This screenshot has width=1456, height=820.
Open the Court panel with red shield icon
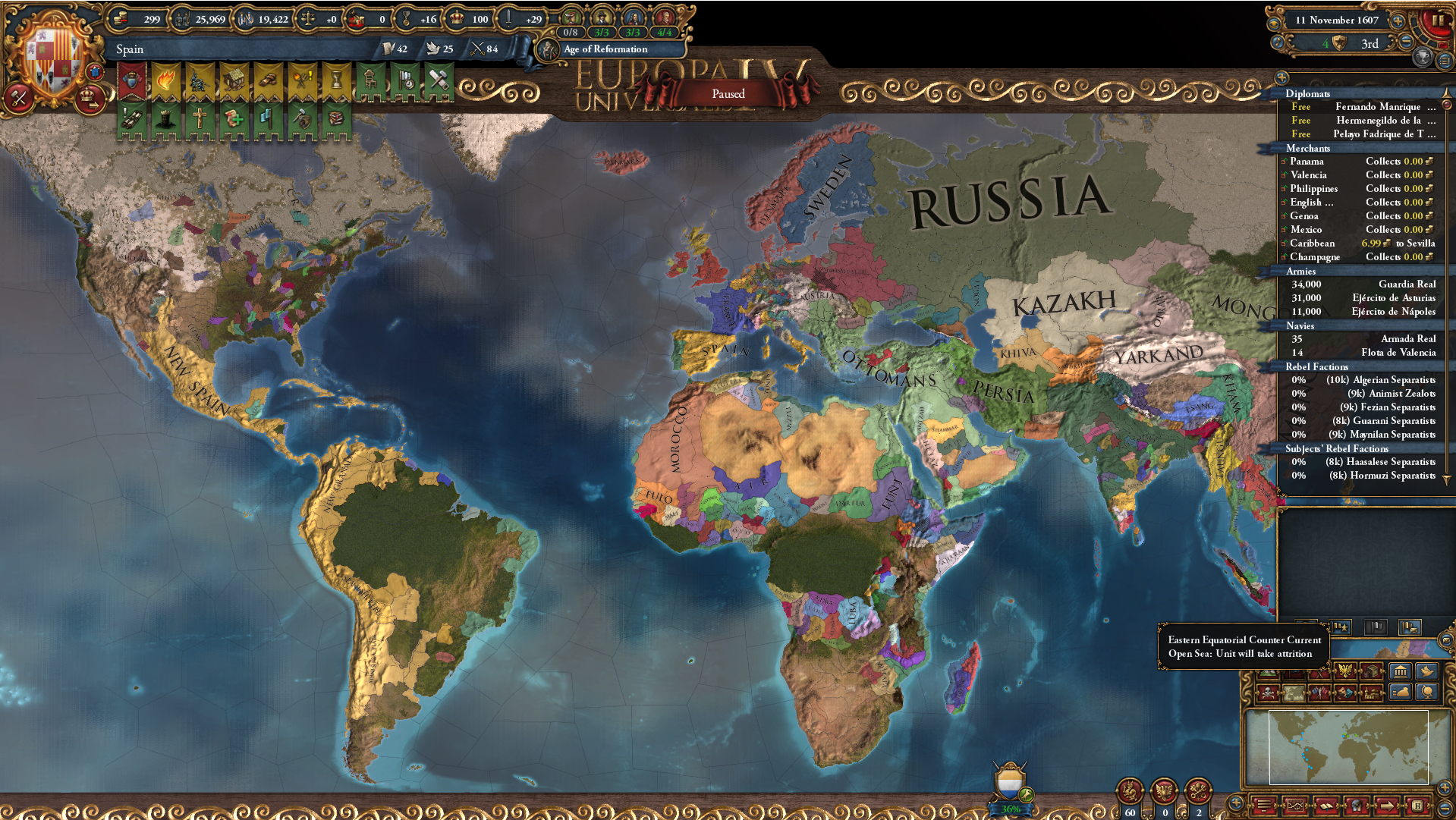coord(131,80)
